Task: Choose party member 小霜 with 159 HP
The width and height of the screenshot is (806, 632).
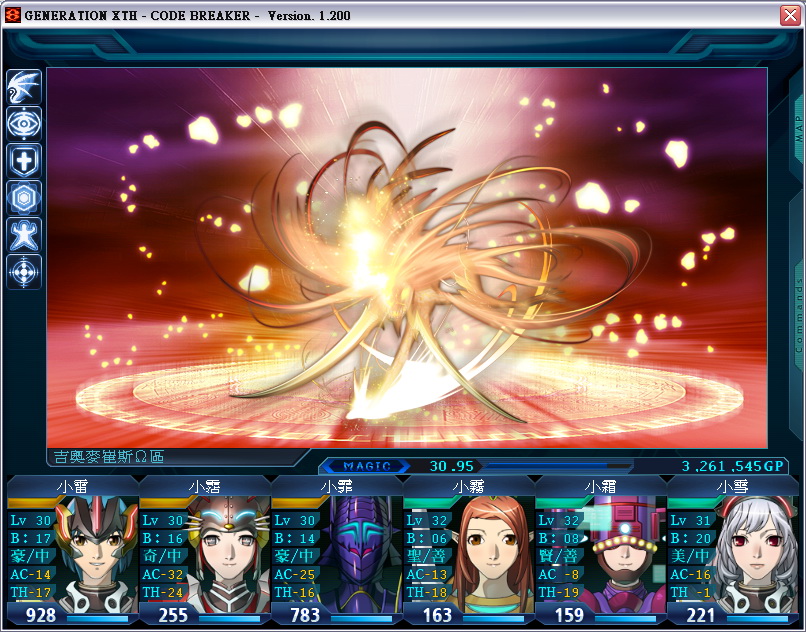Action: pos(601,552)
